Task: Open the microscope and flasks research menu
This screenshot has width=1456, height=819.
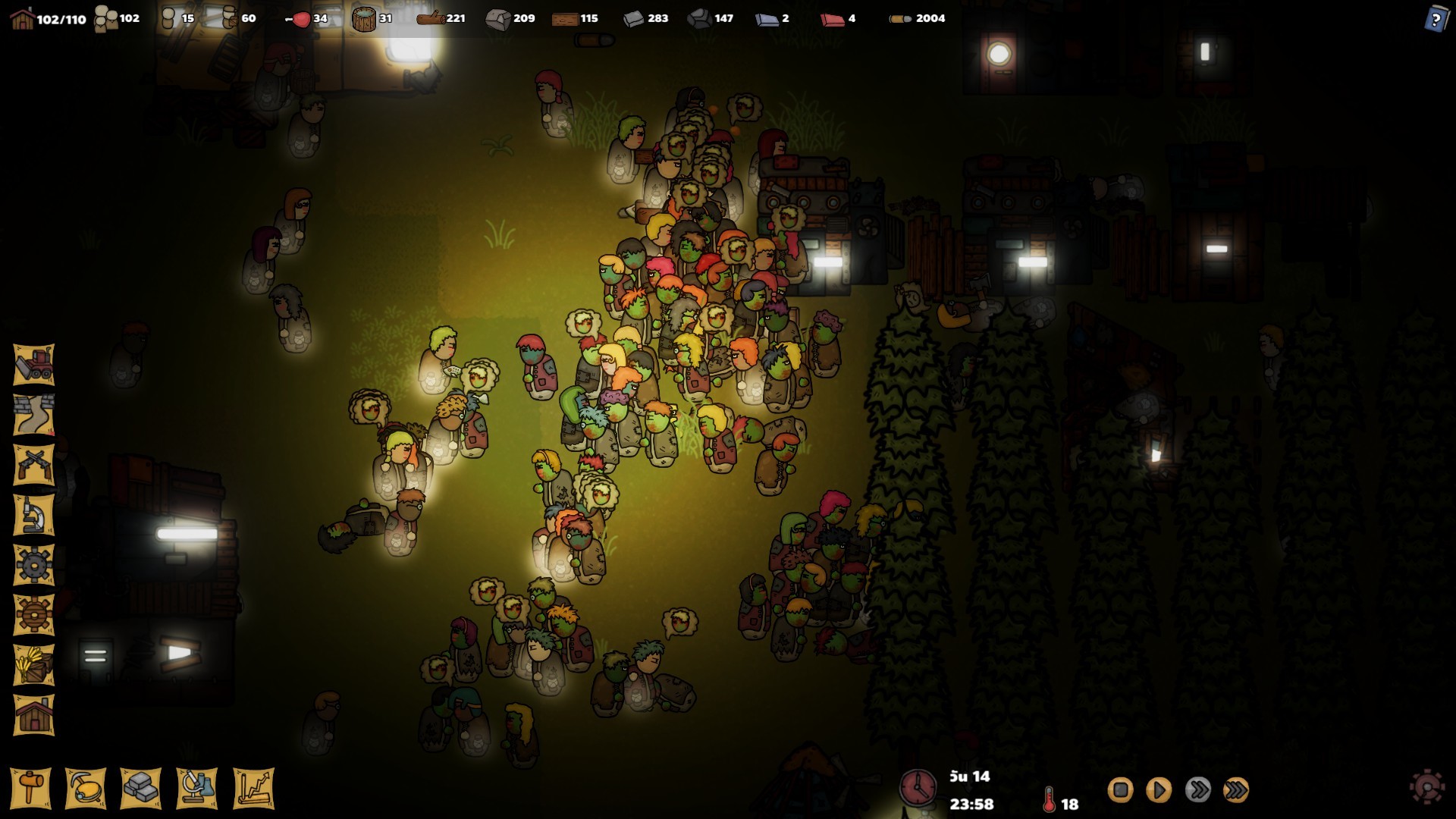Action: point(197,789)
